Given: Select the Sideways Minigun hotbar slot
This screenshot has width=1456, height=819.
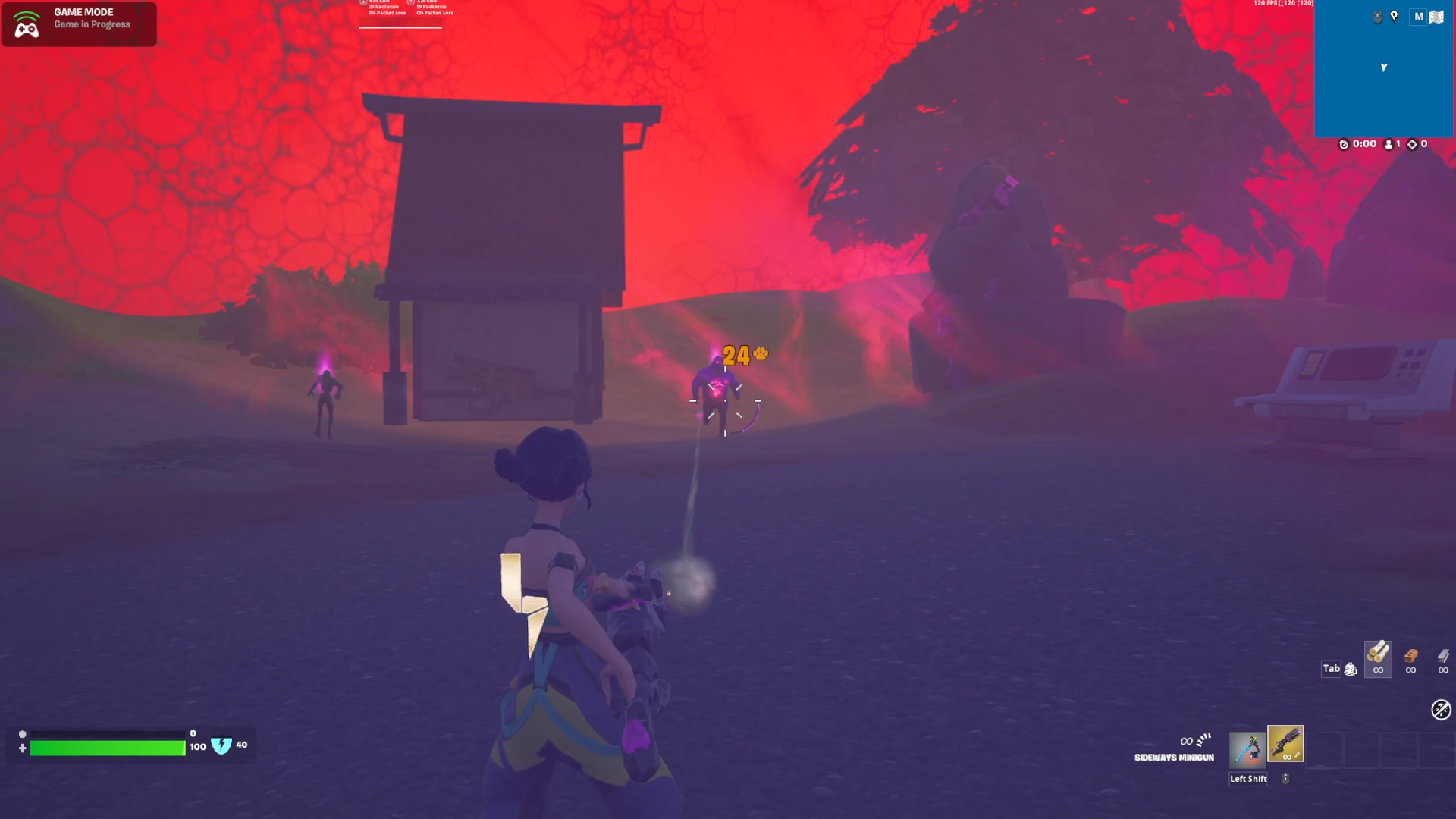Looking at the screenshot, I should tap(1285, 744).
